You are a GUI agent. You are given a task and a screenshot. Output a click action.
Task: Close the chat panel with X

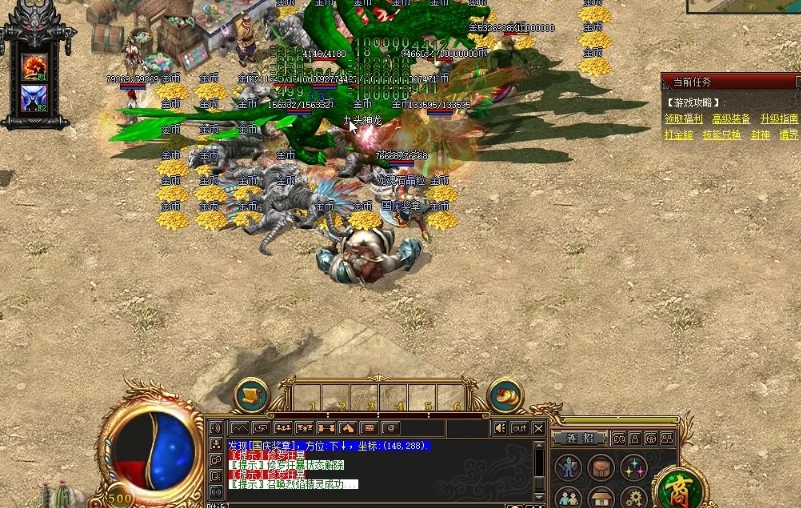(x=539, y=428)
